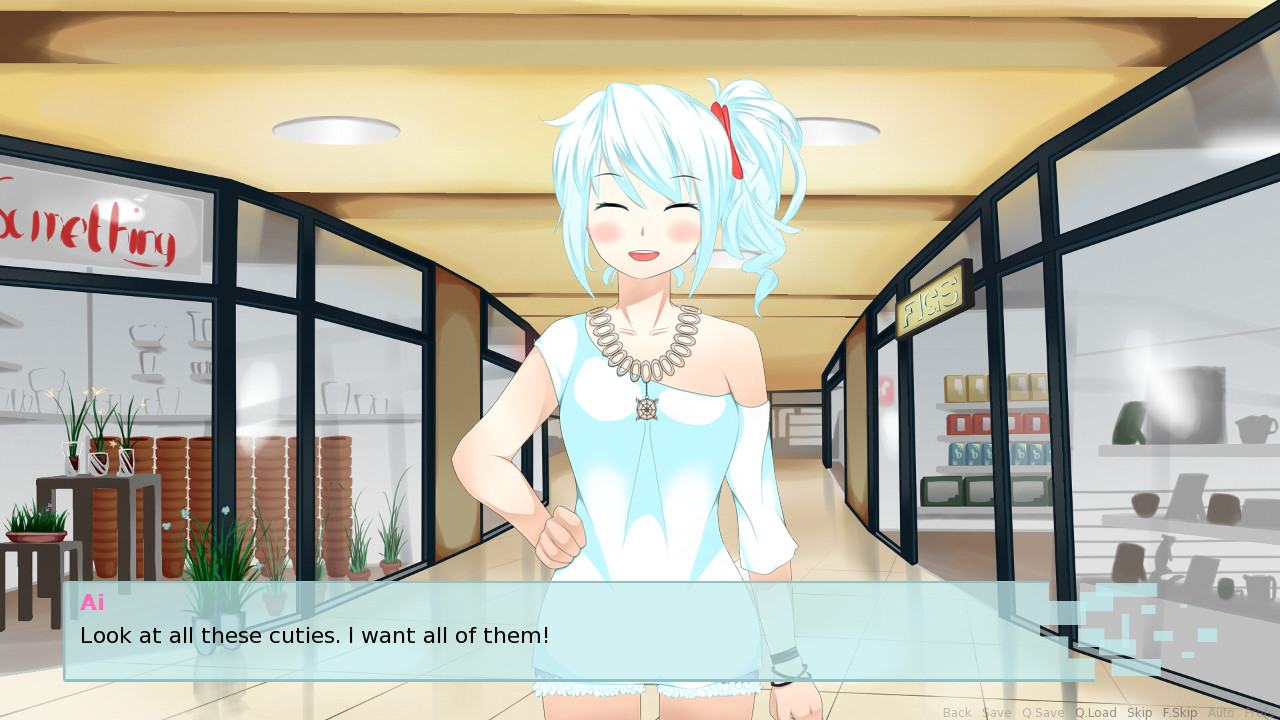Image resolution: width=1280 pixels, height=720 pixels.
Task: Quick load with Q.Load
Action: tap(1095, 712)
